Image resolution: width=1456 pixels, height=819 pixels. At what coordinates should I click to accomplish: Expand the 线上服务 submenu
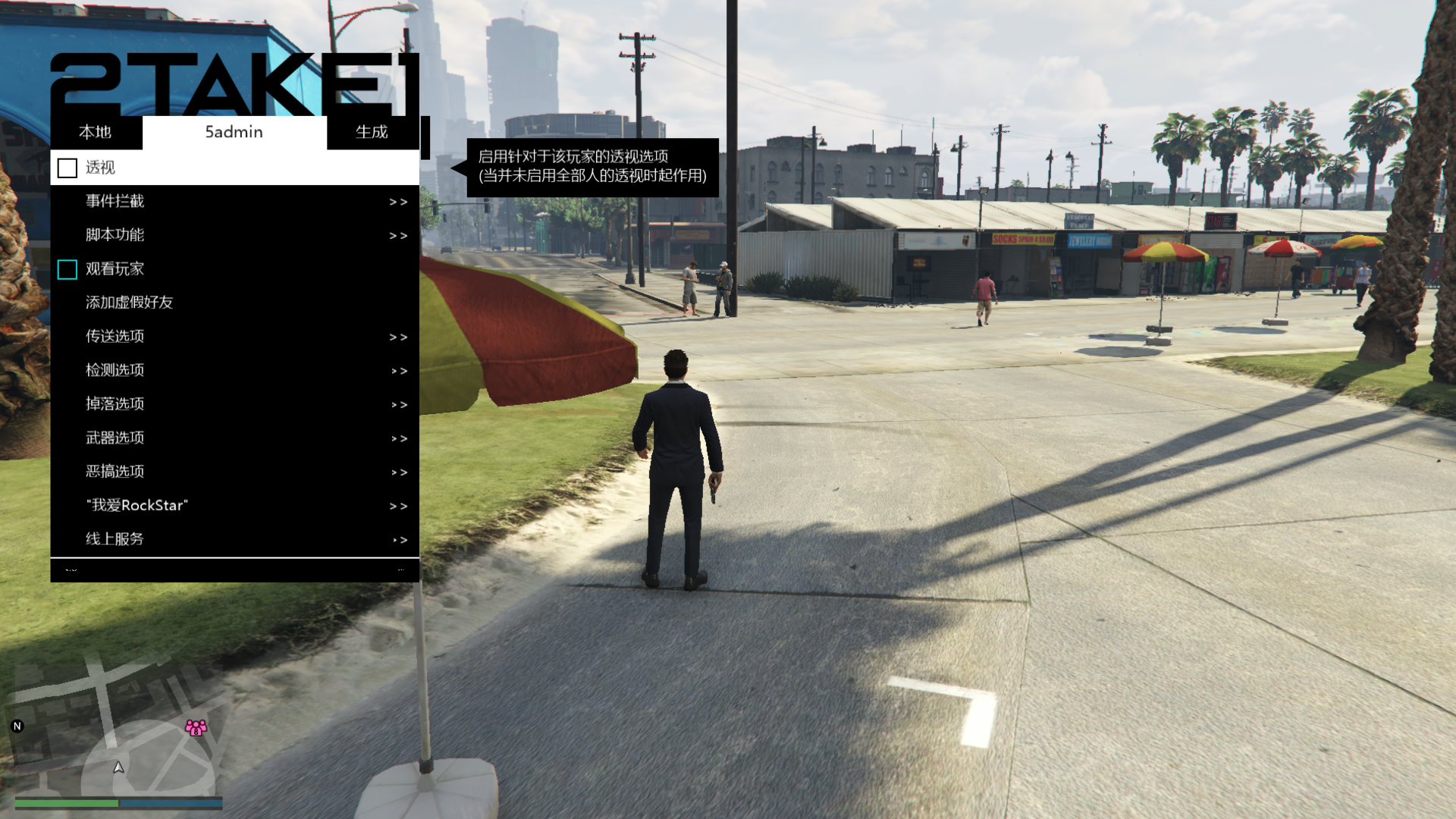(x=227, y=538)
